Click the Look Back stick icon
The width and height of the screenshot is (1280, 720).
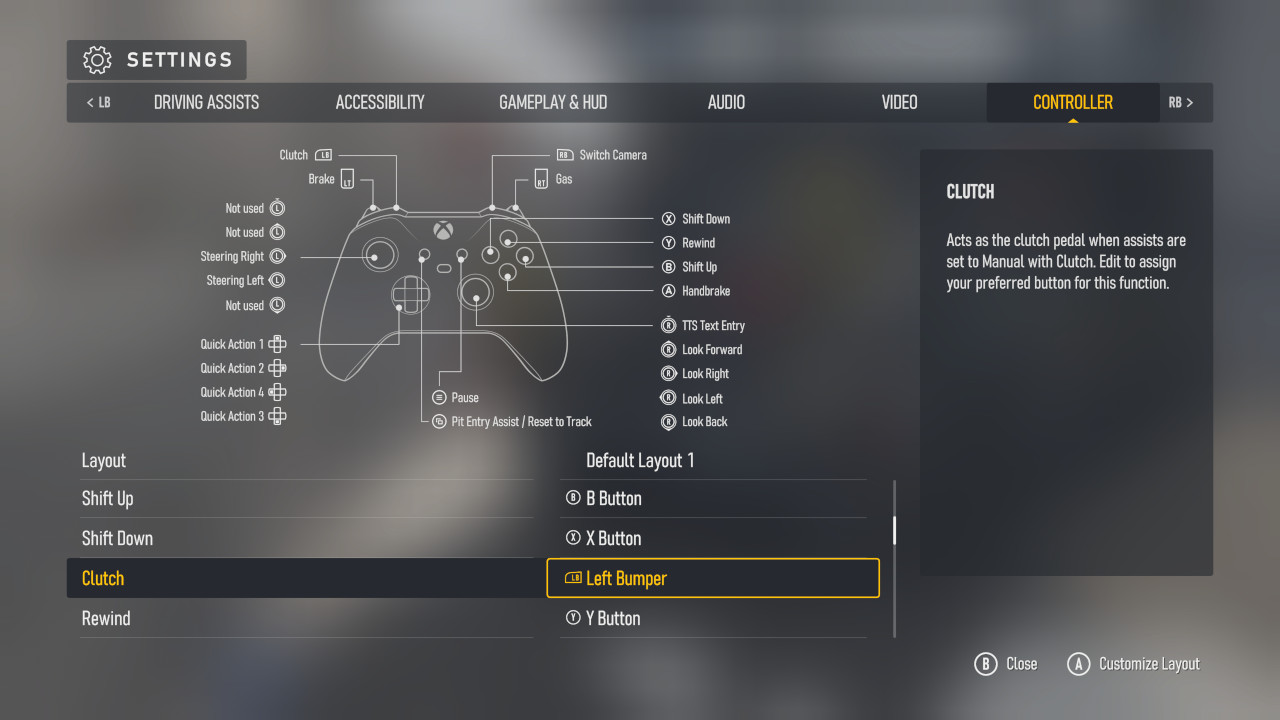pos(667,421)
